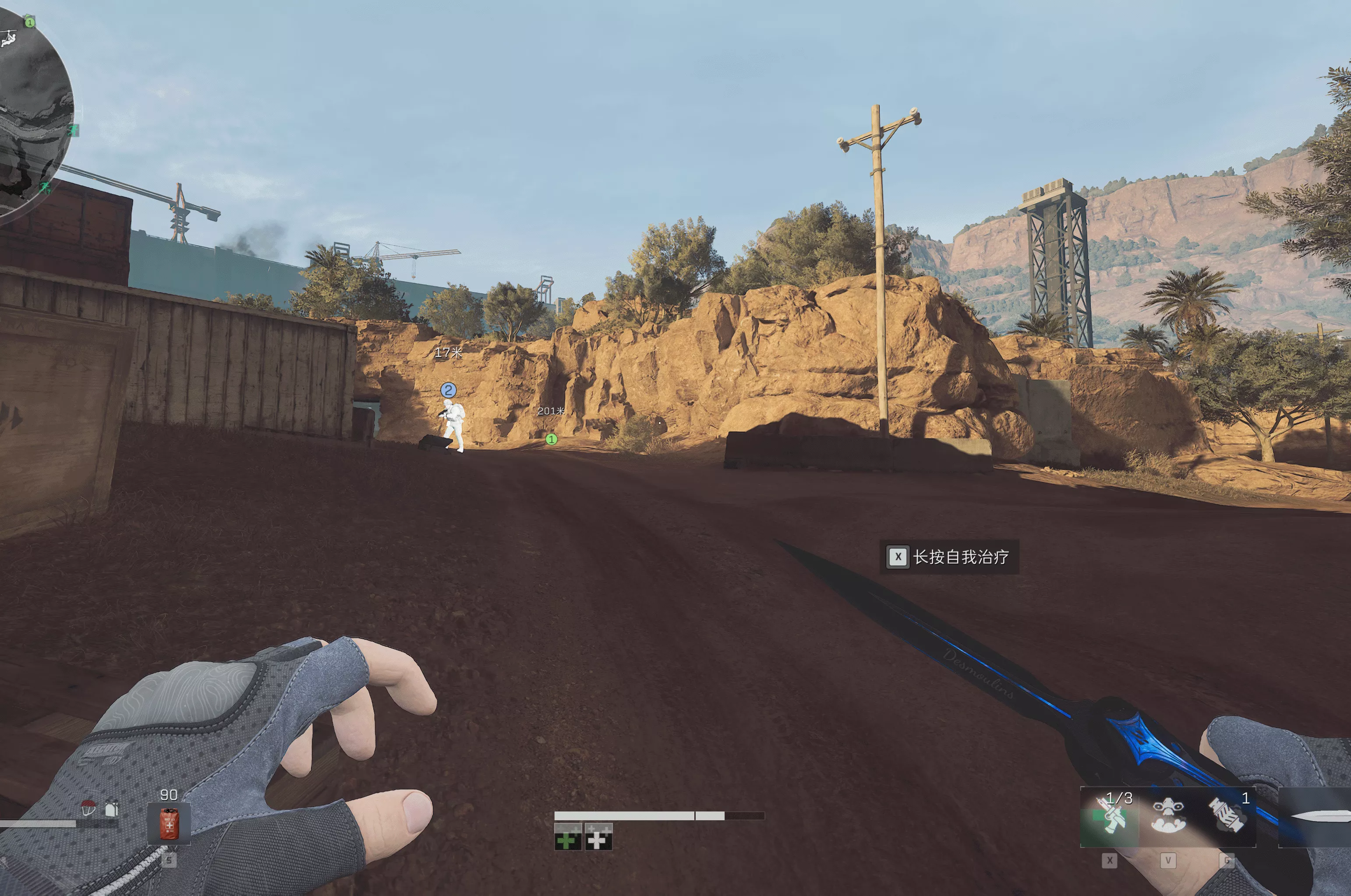Click the white body armor vest icon
The image size is (1351, 896).
click(x=111, y=808)
